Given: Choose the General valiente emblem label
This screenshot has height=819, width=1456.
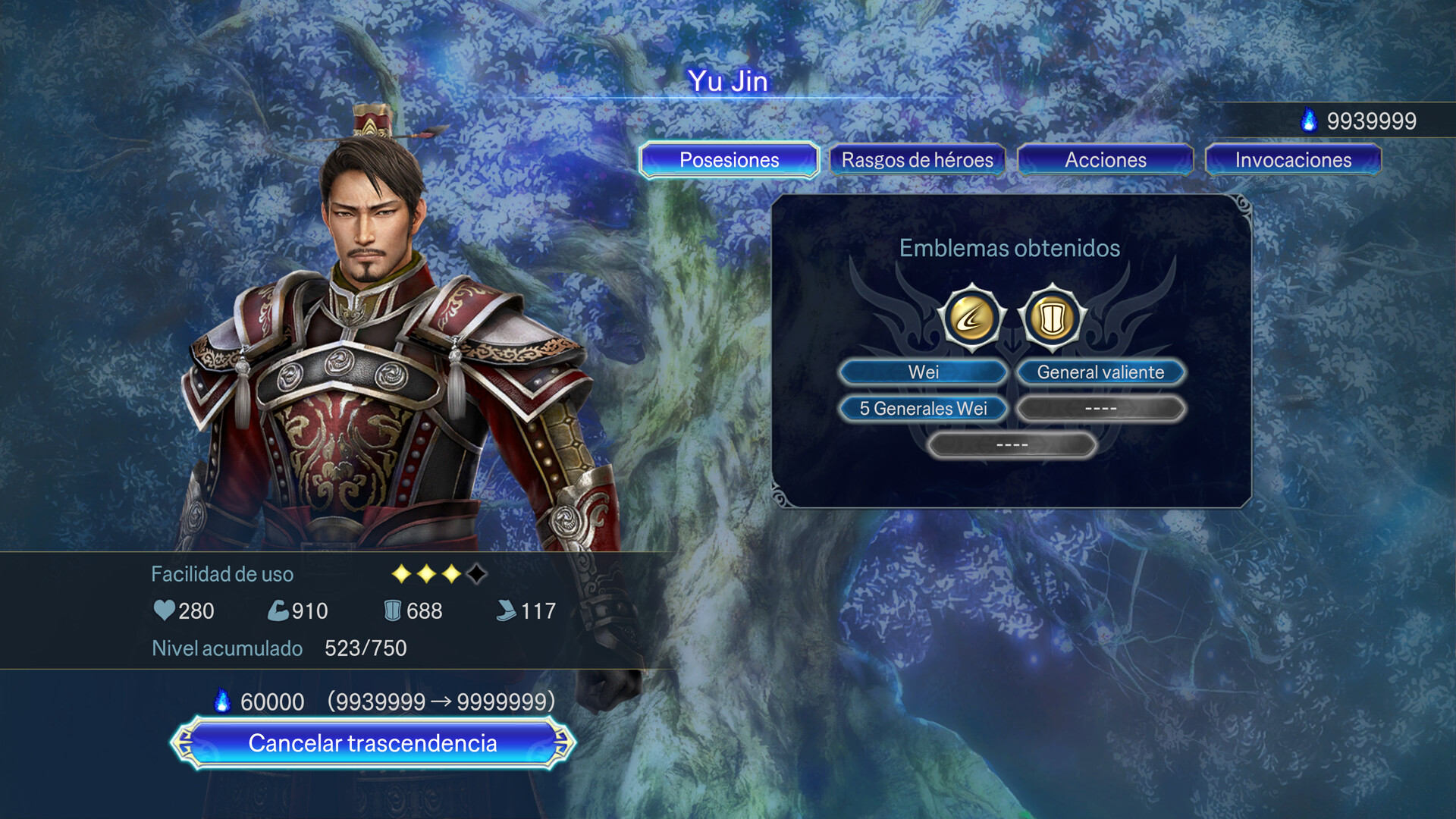Looking at the screenshot, I should pyautogui.click(x=1100, y=372).
